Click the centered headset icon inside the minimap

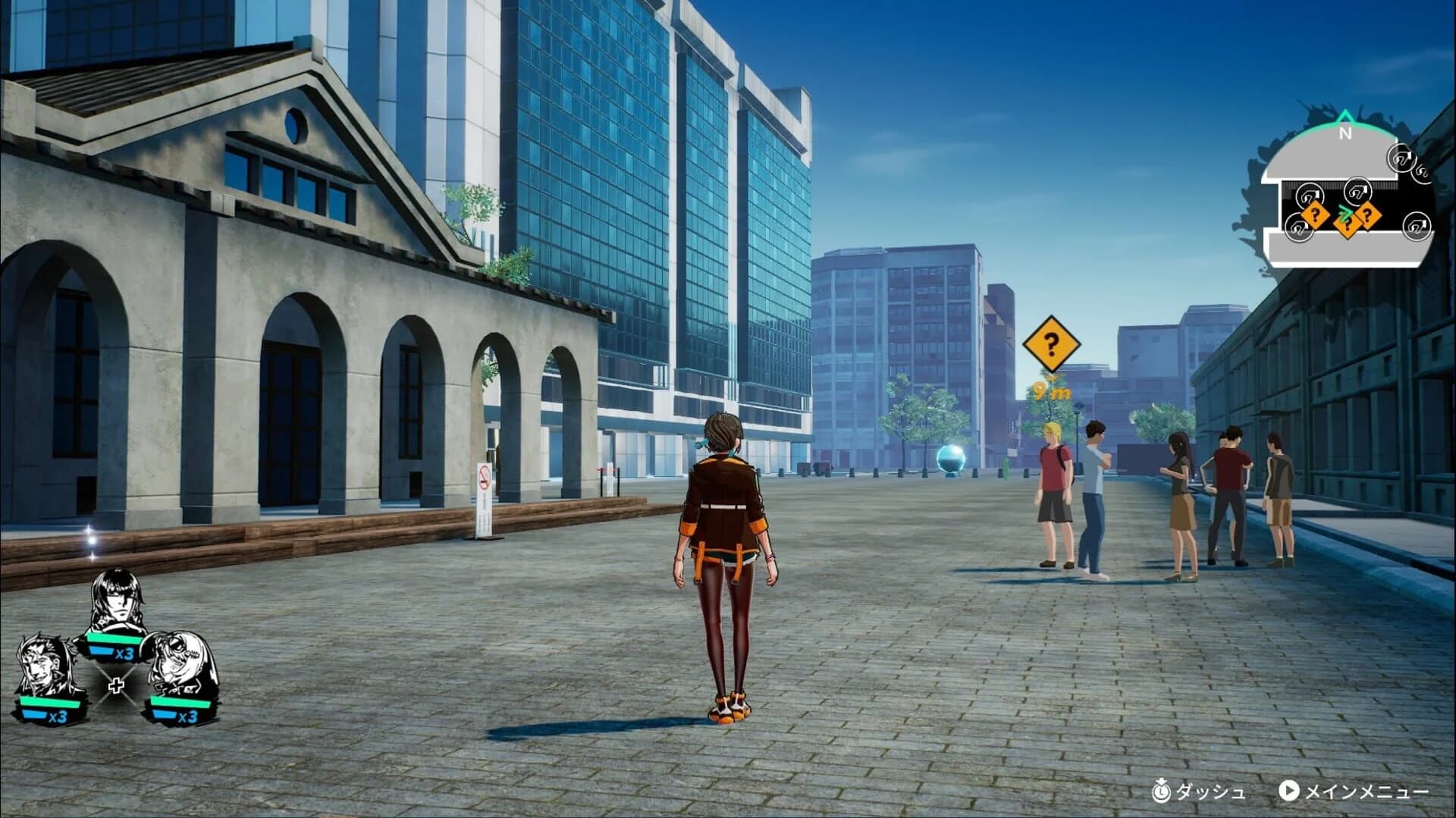(x=1357, y=191)
